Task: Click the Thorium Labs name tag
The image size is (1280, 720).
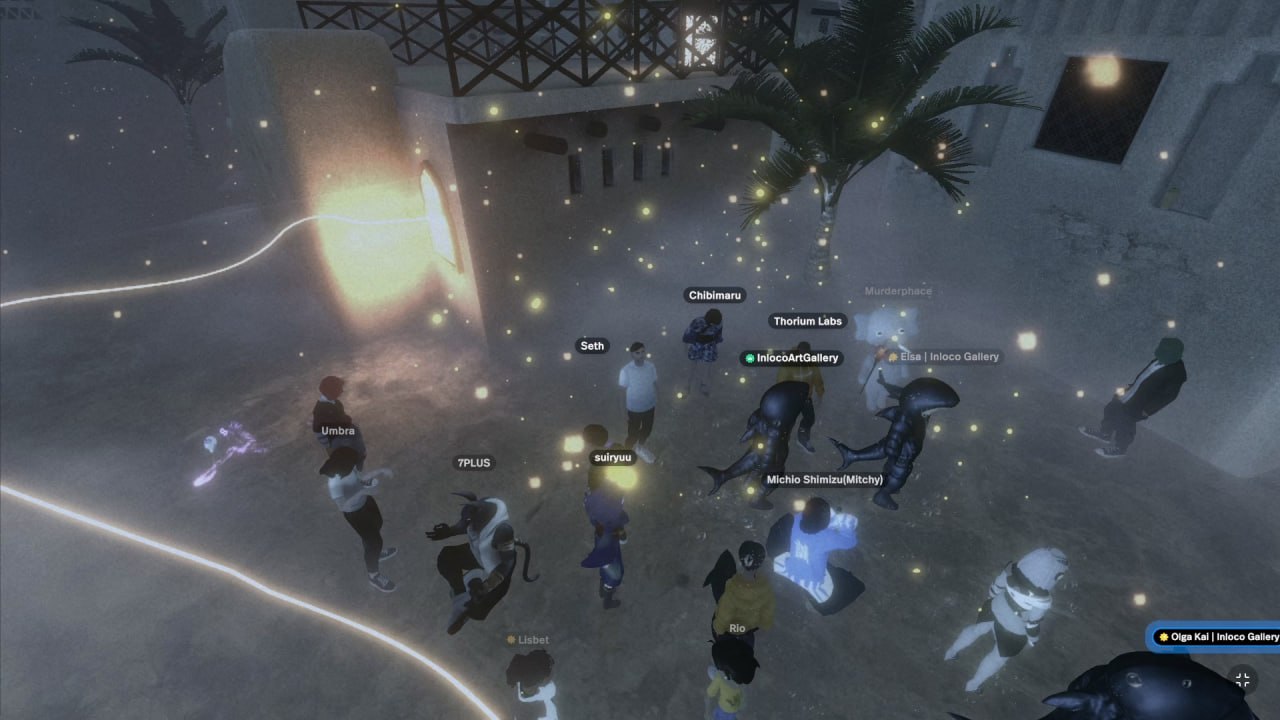Action: 808,321
